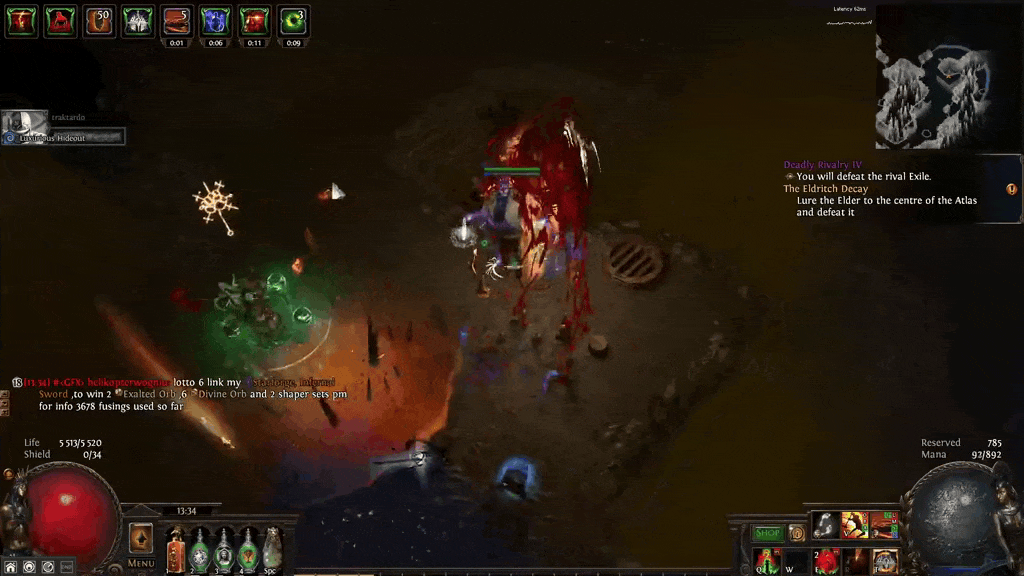Click the house icon below the life globe

click(x=11, y=567)
